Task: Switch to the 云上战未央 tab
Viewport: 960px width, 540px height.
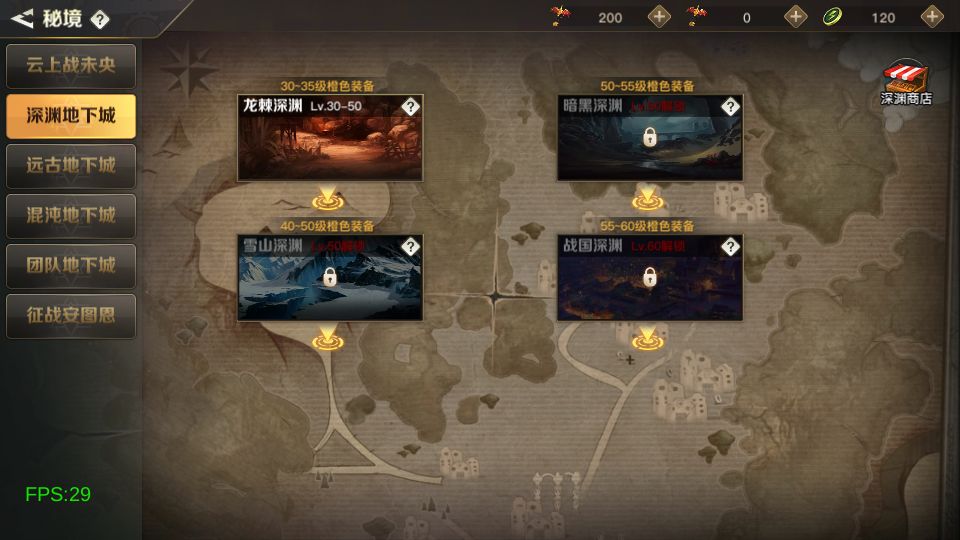Action: click(70, 66)
